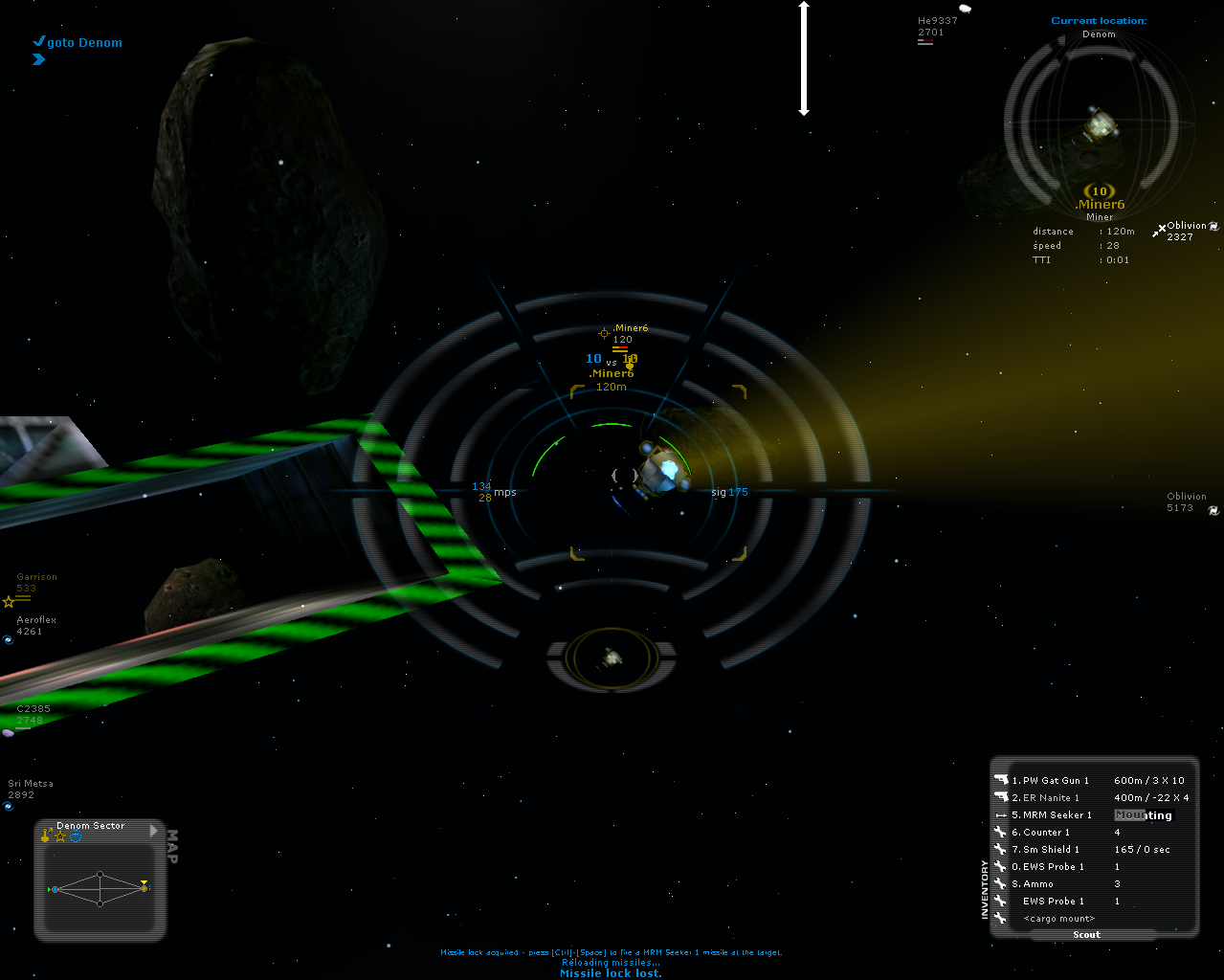Click the gold star icon in map panel

point(60,837)
